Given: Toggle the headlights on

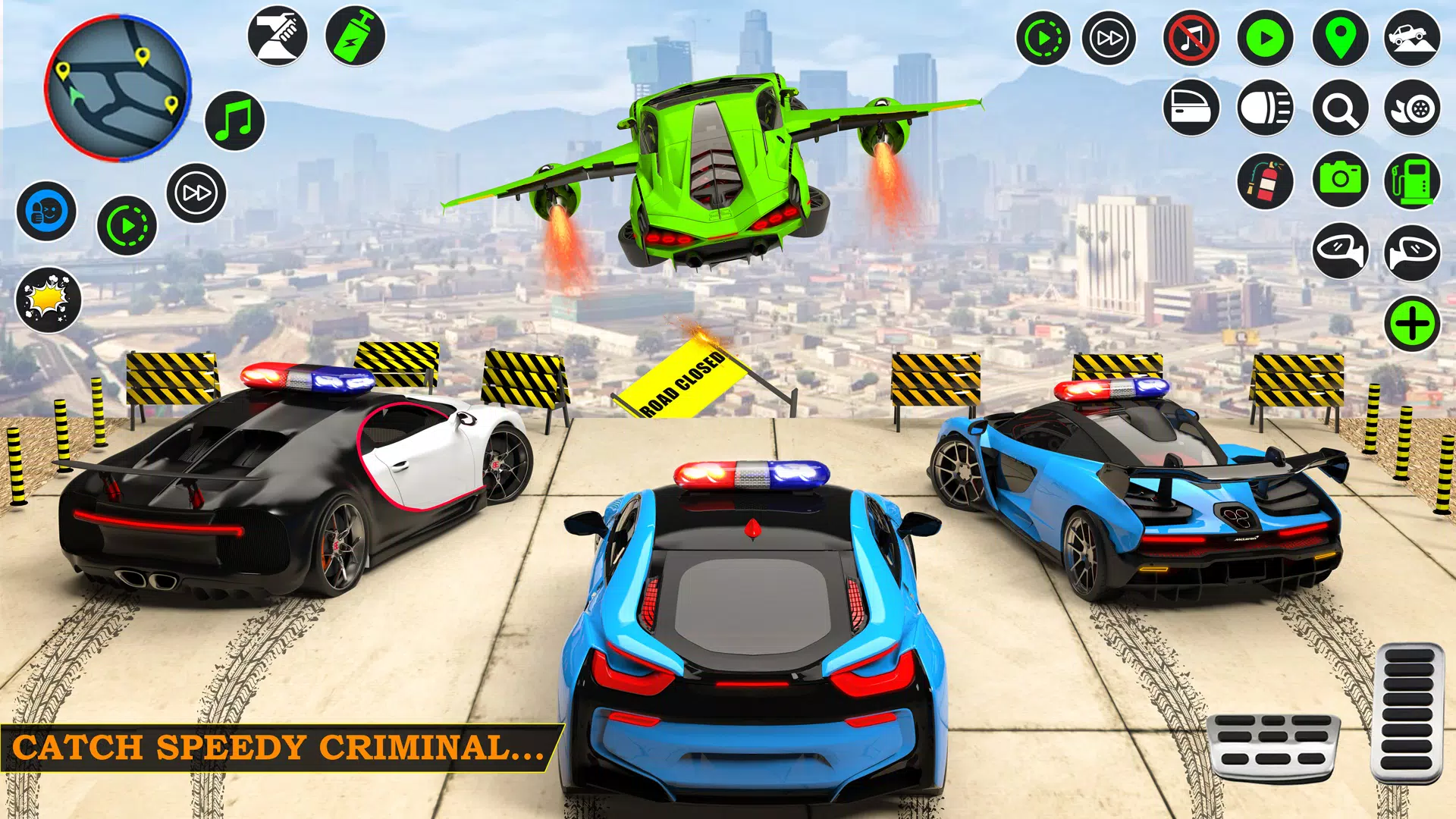Looking at the screenshot, I should [1265, 108].
